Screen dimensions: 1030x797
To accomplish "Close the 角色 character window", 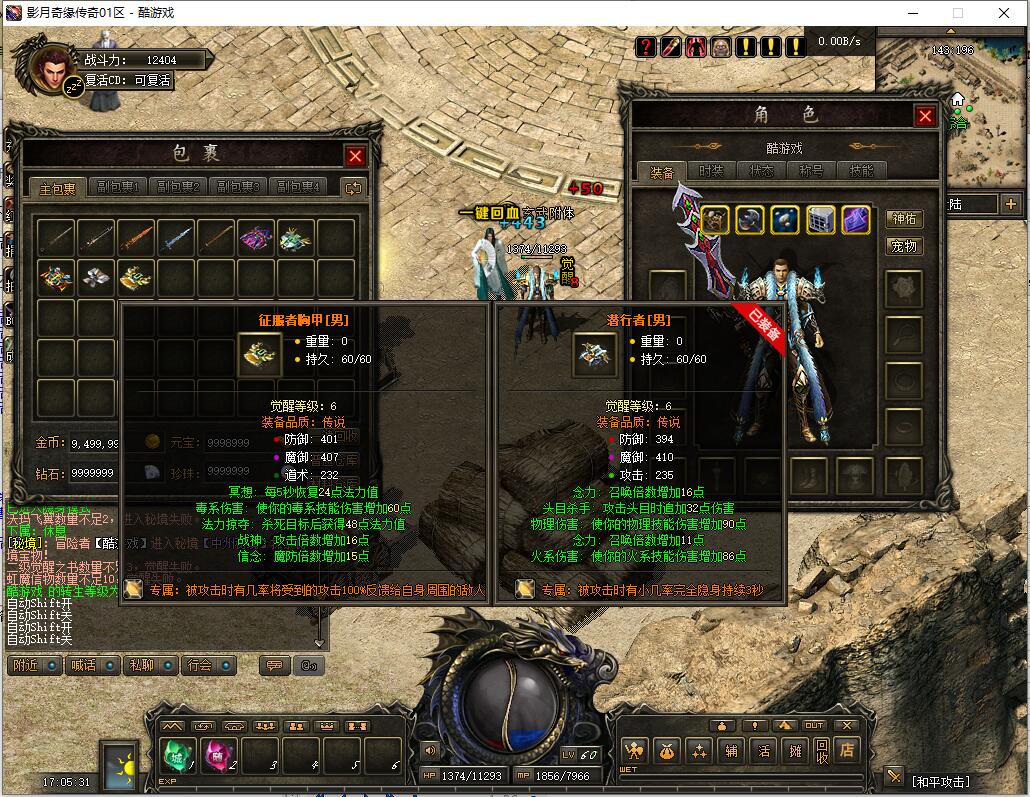I will click(x=925, y=116).
